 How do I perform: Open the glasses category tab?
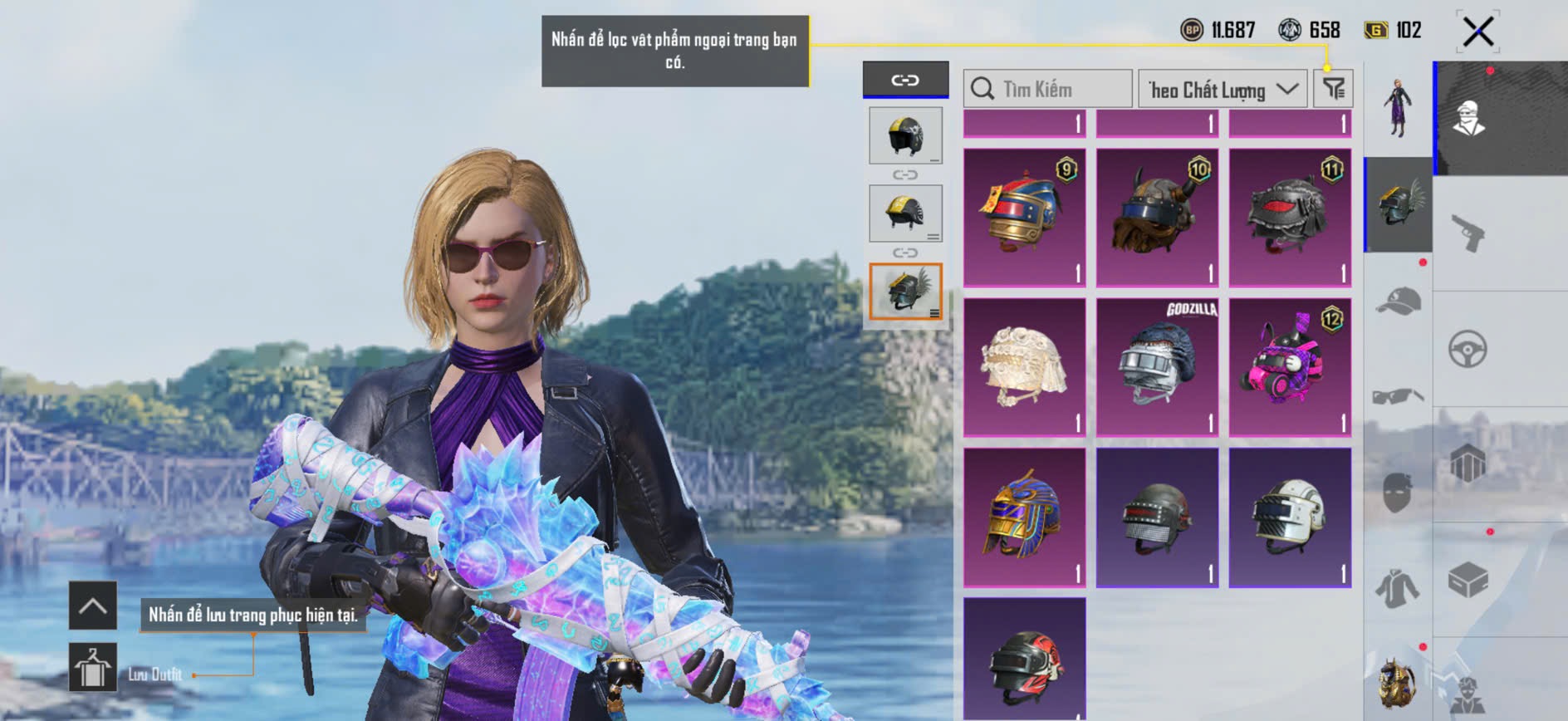tap(1399, 395)
